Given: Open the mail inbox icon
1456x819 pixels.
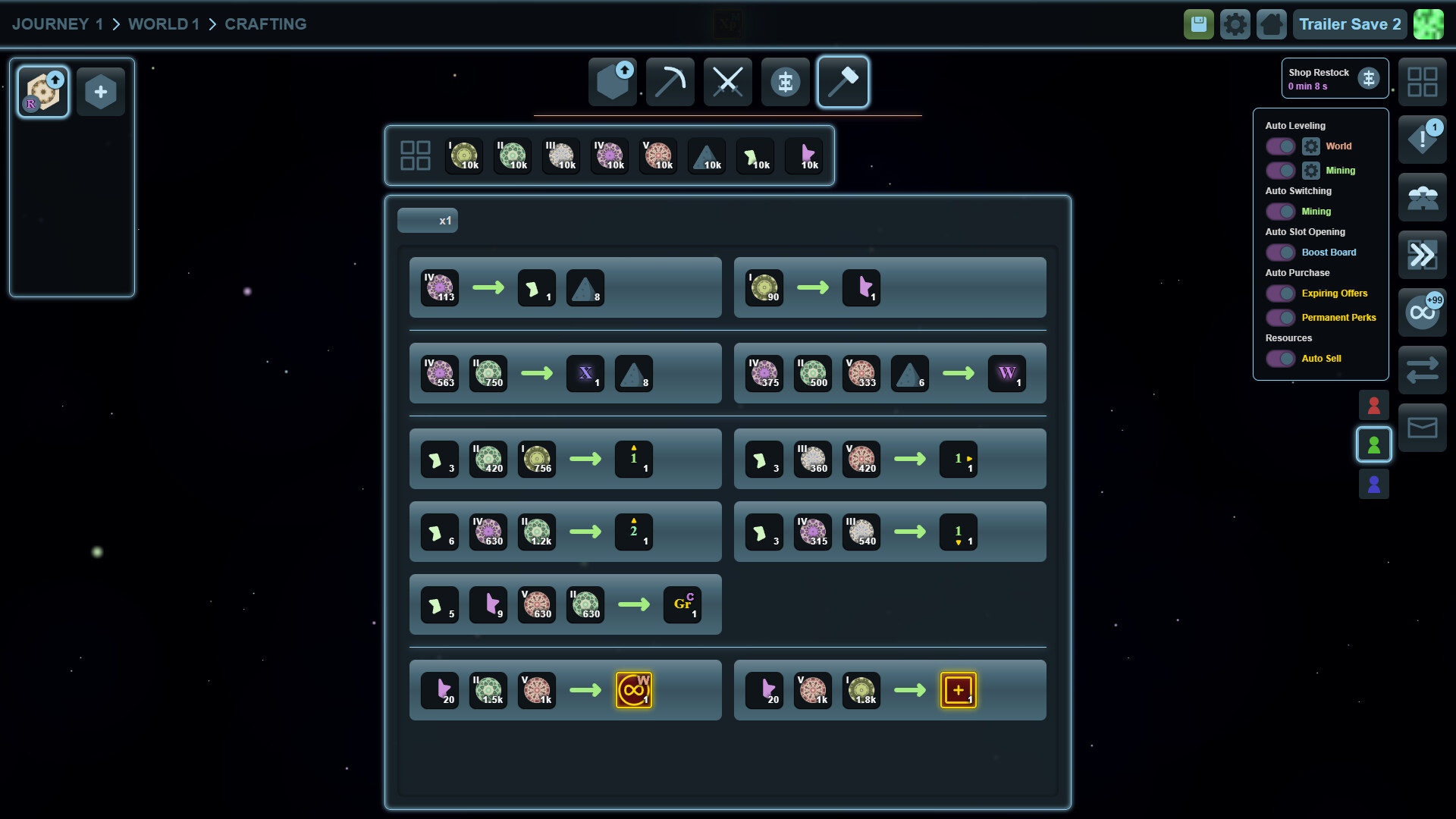Looking at the screenshot, I should point(1422,427).
